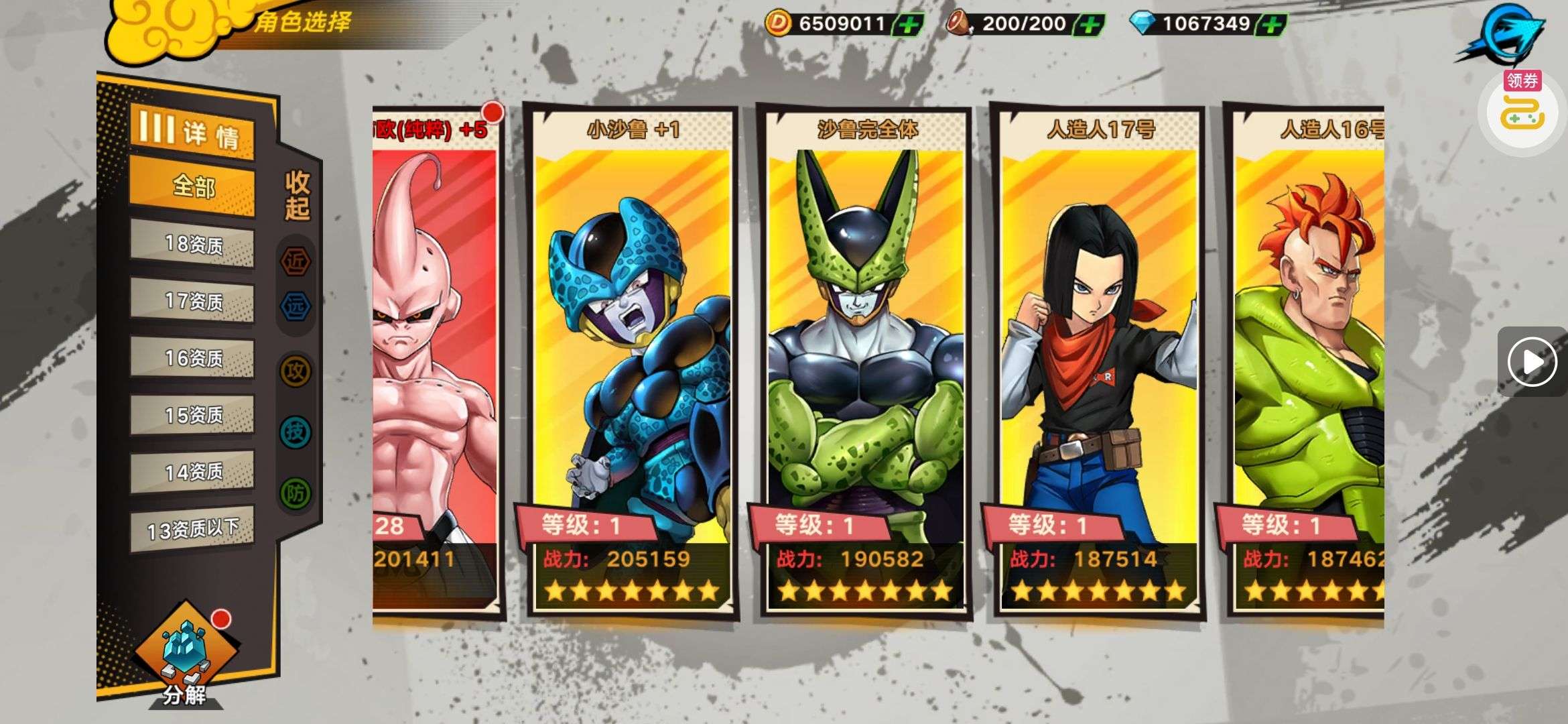Choose the 15资质 filter

[x=192, y=415]
